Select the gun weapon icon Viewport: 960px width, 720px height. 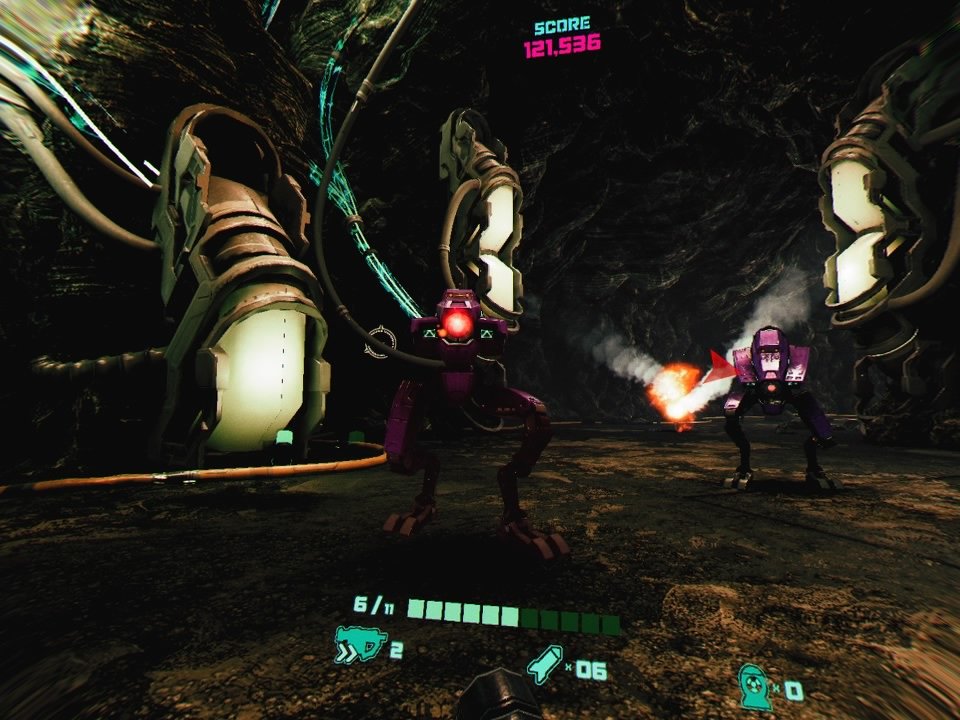[x=358, y=645]
